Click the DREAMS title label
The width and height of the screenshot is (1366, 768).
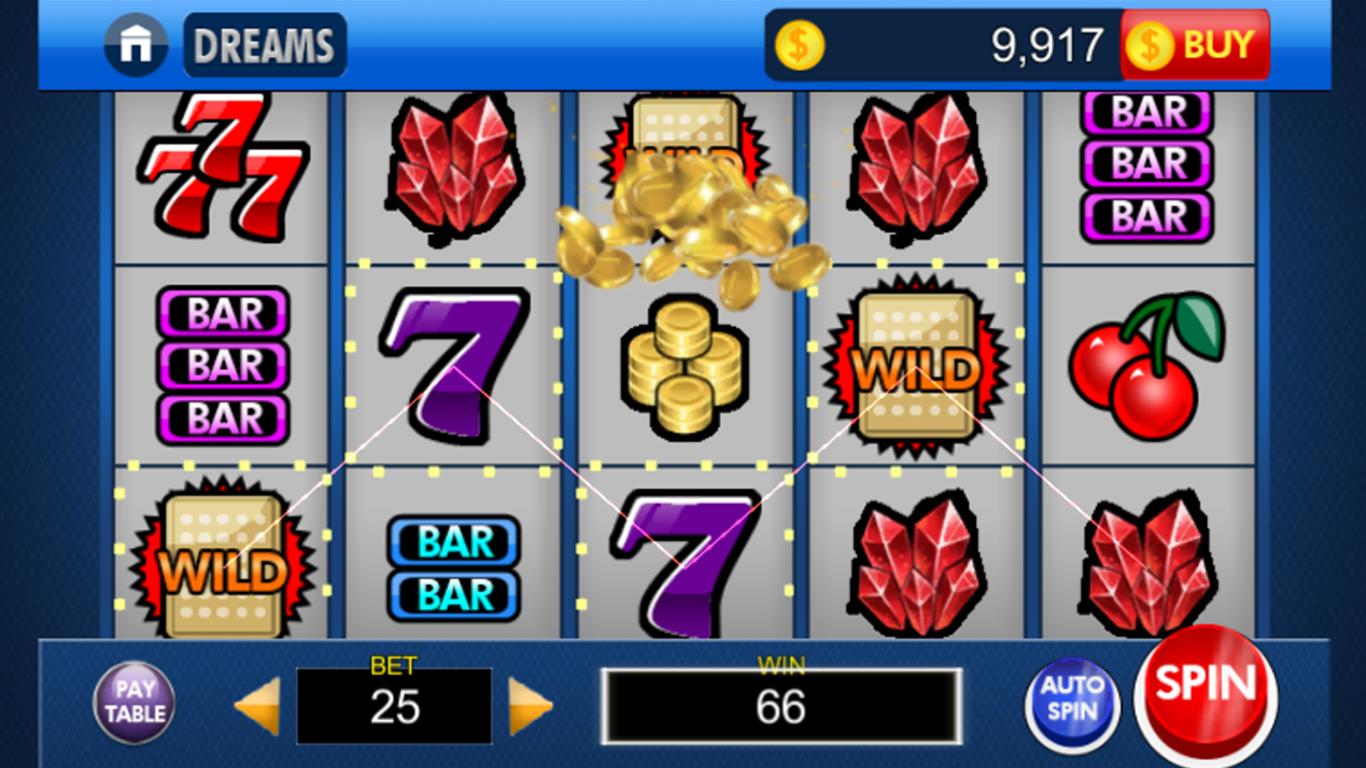264,44
